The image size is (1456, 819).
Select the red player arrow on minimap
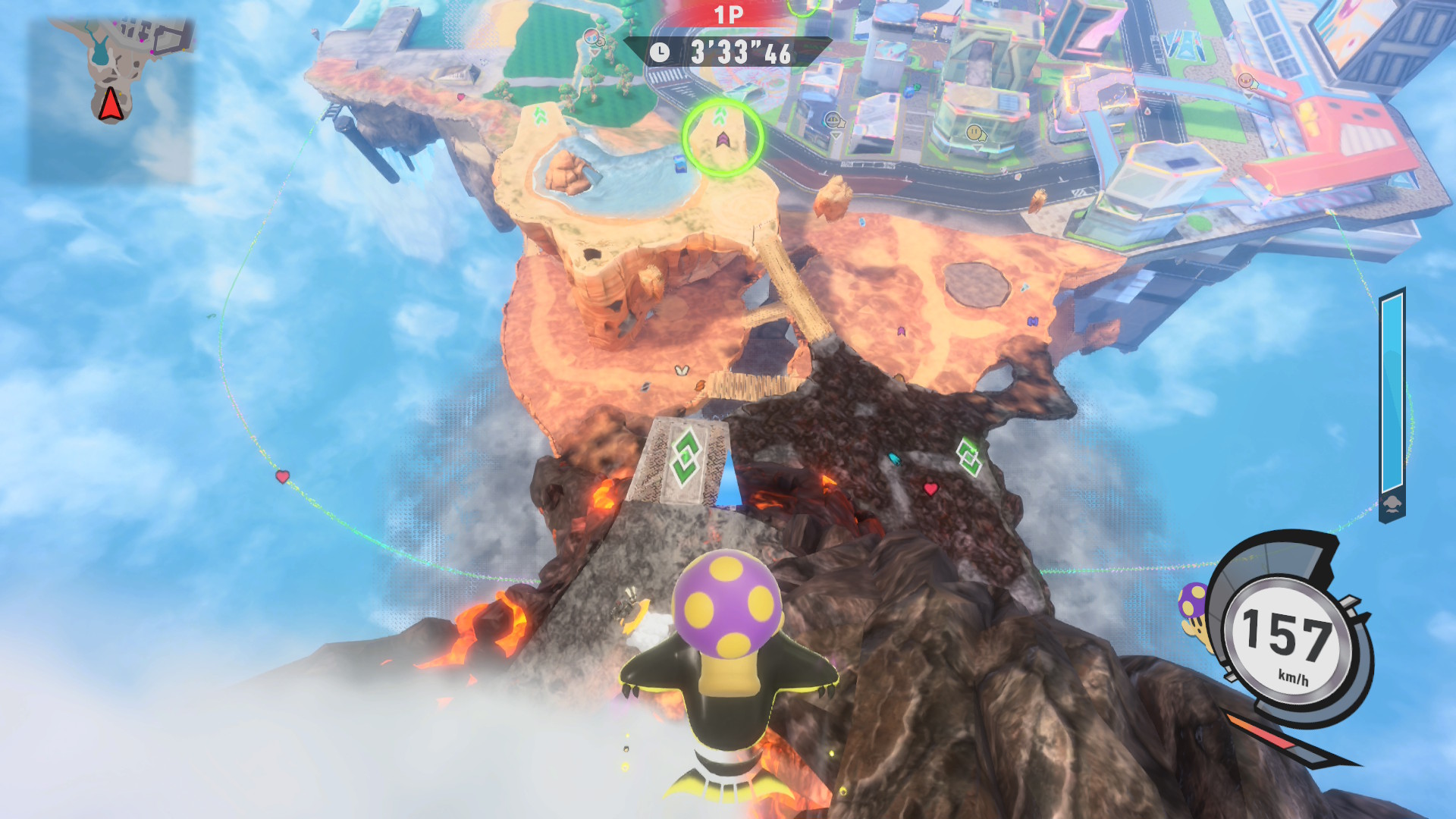(x=111, y=105)
